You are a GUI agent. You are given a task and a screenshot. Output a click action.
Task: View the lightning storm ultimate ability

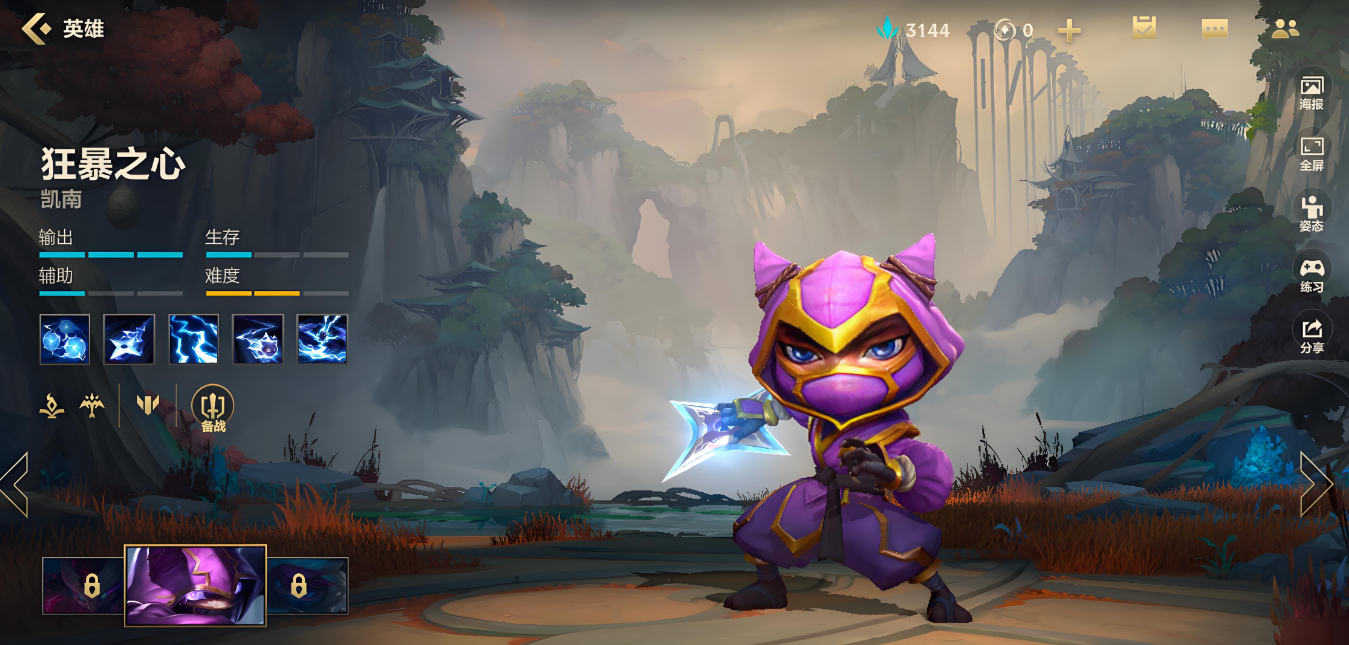click(322, 339)
